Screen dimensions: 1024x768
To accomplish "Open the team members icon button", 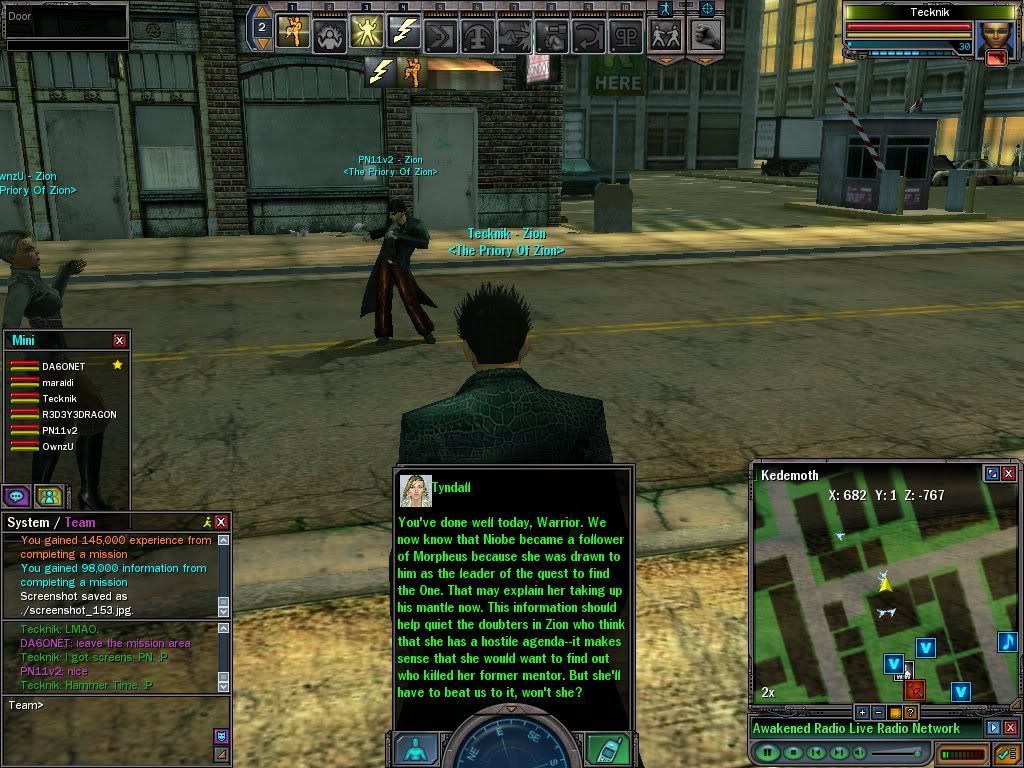I will pyautogui.click(x=47, y=495).
